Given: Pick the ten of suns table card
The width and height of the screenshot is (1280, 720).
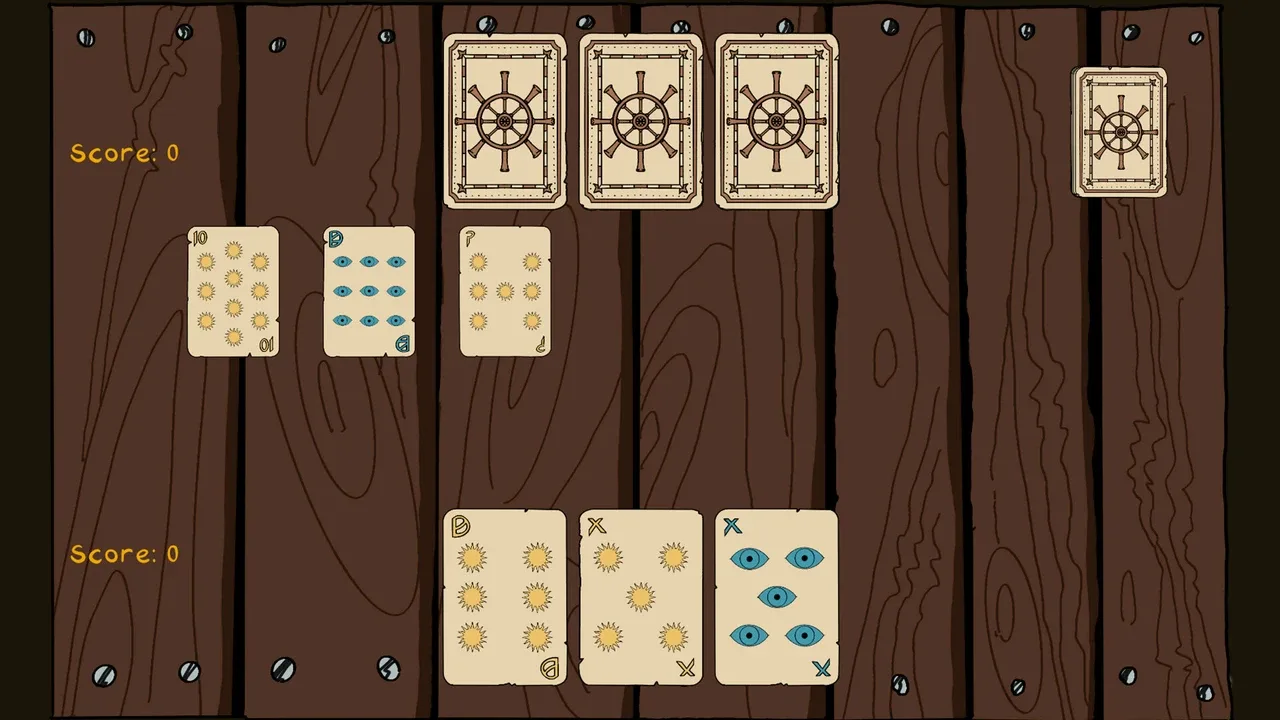Looking at the screenshot, I should tap(233, 291).
